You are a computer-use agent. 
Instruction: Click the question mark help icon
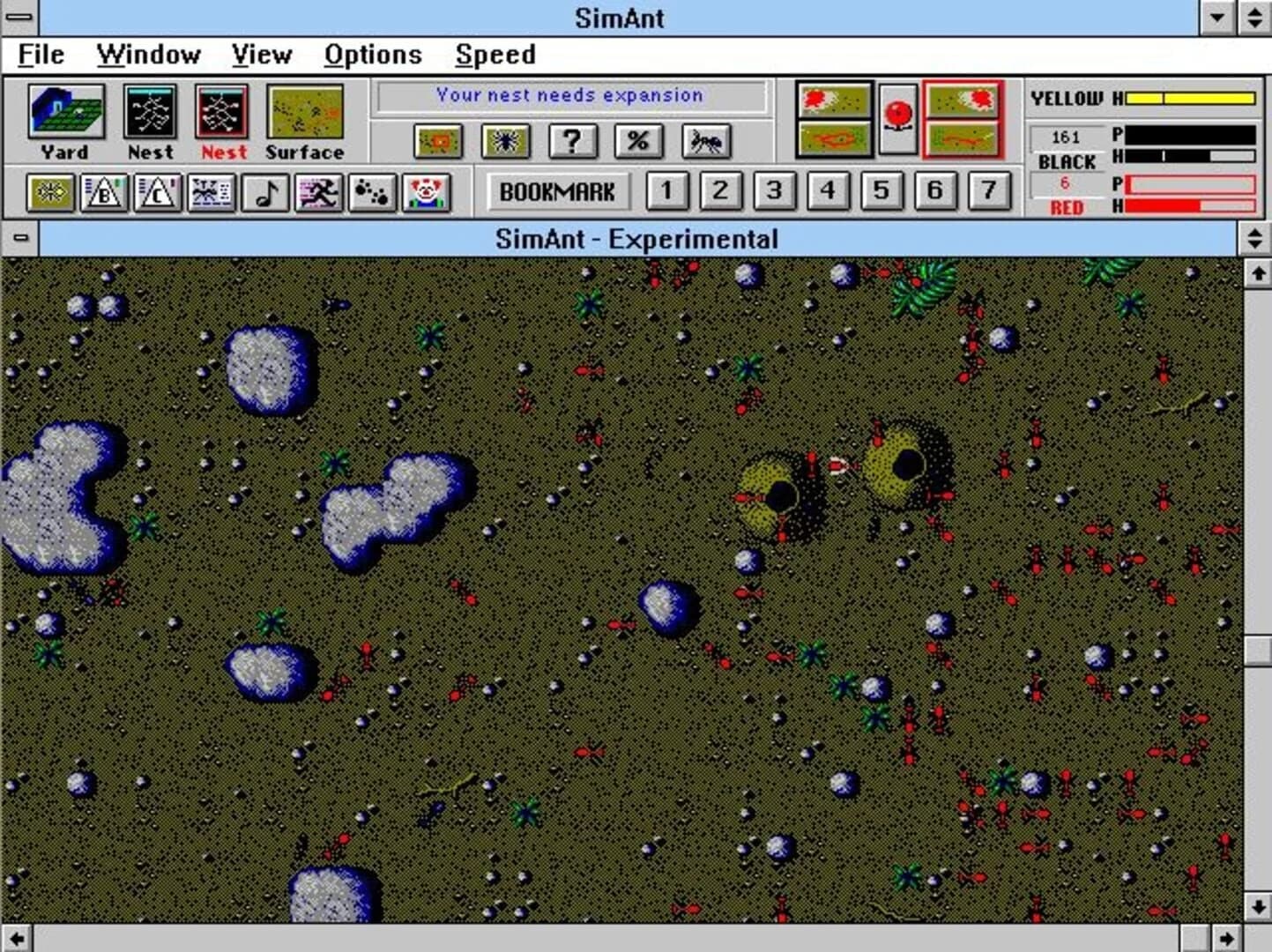(573, 141)
